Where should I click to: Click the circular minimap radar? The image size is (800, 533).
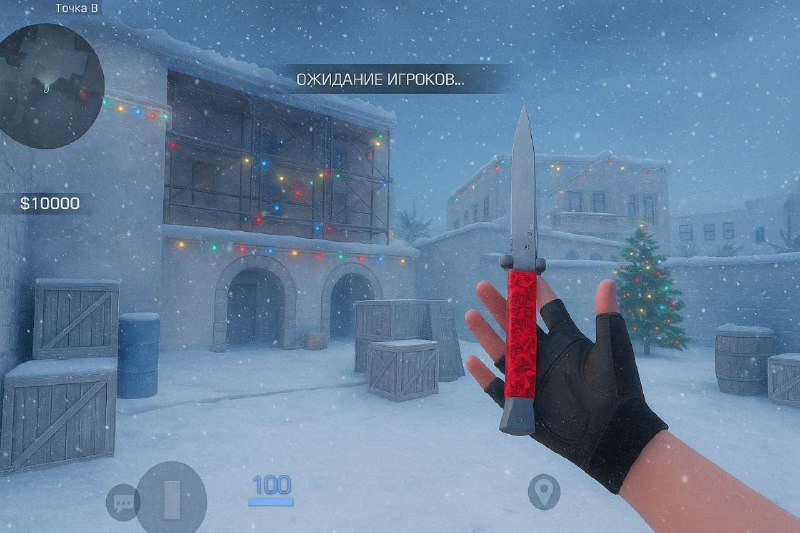[x=50, y=85]
